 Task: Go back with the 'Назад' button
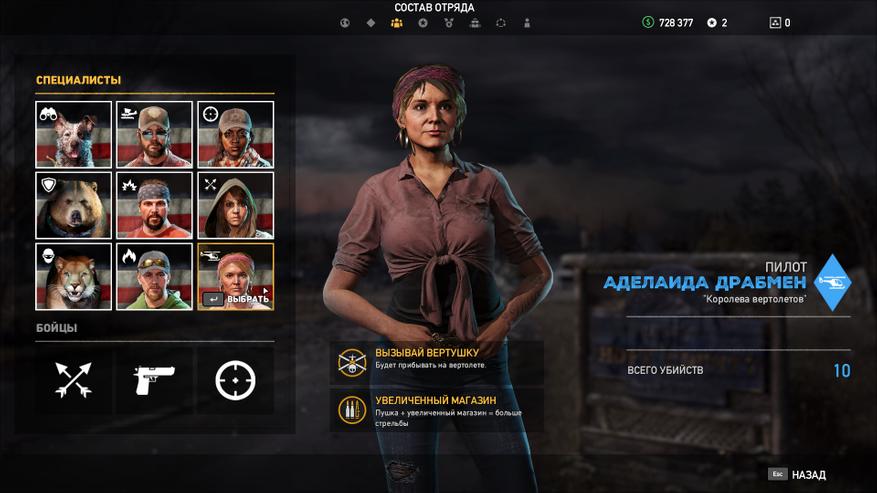[800, 475]
